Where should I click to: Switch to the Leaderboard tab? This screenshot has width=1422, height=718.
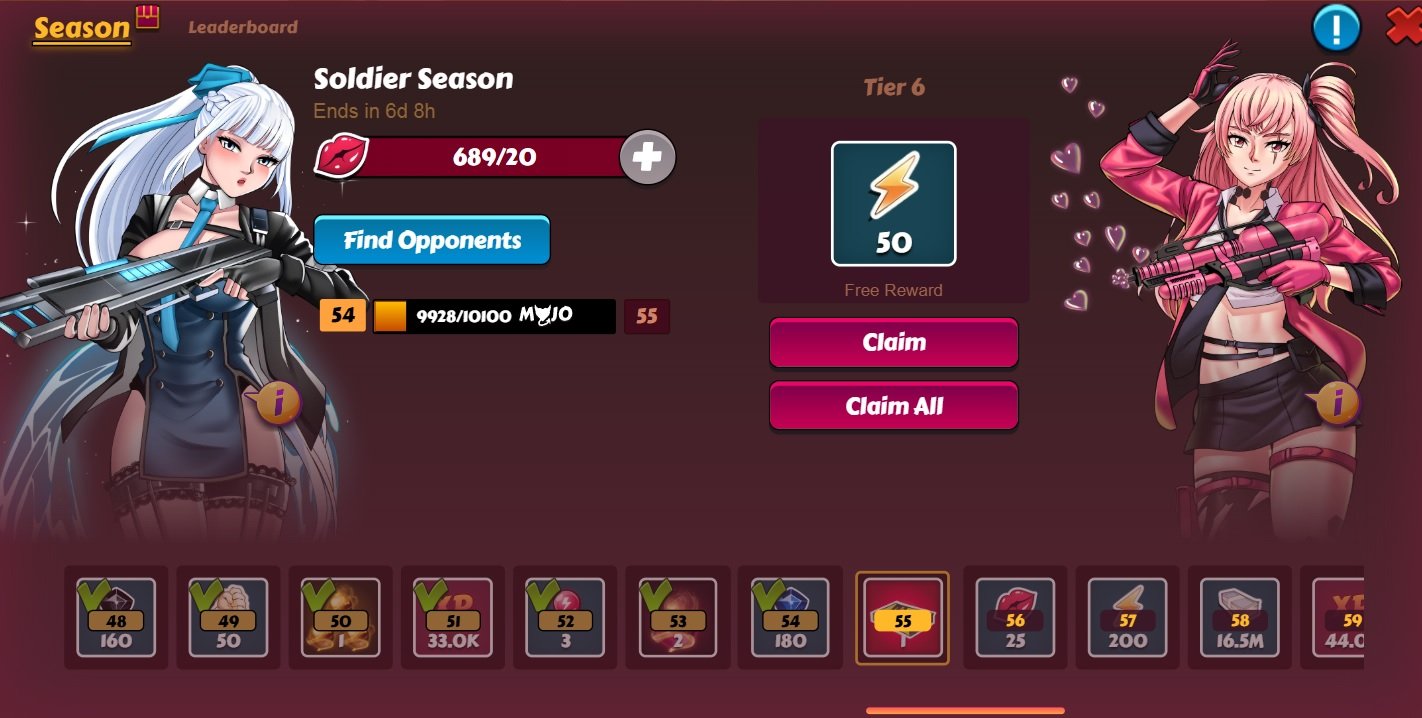[x=243, y=27]
